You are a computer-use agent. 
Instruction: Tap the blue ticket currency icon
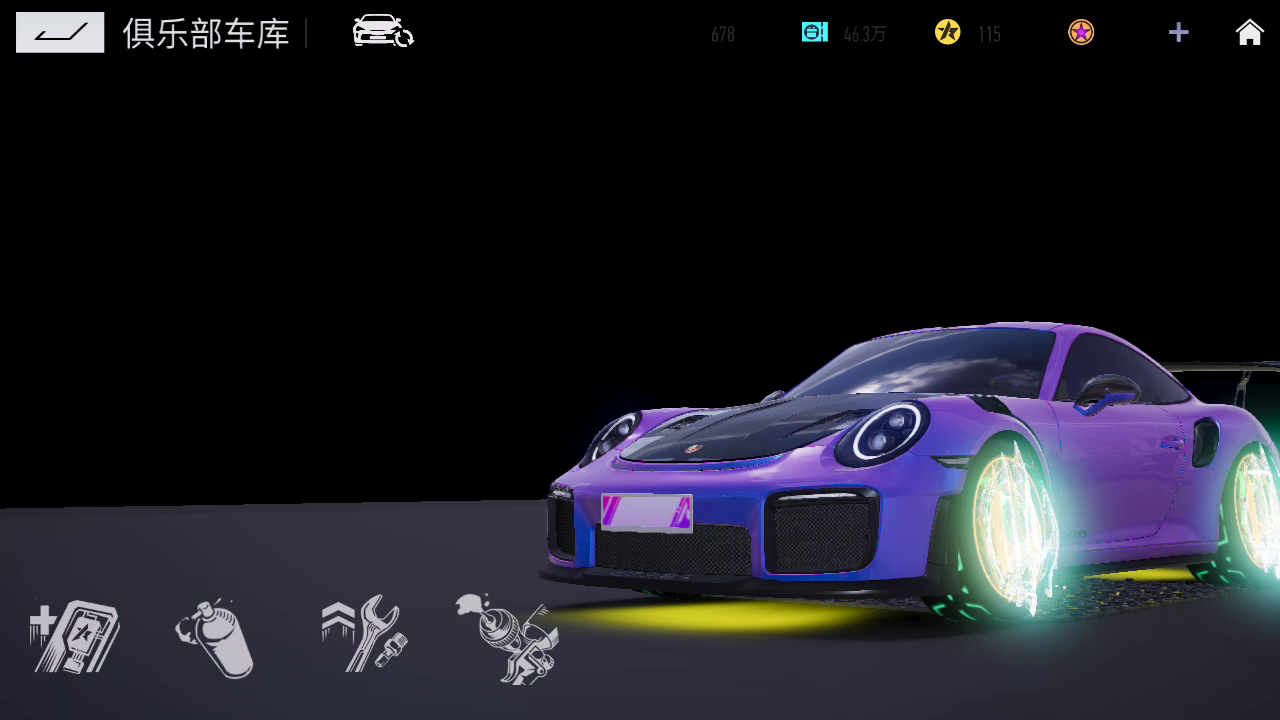click(x=814, y=32)
